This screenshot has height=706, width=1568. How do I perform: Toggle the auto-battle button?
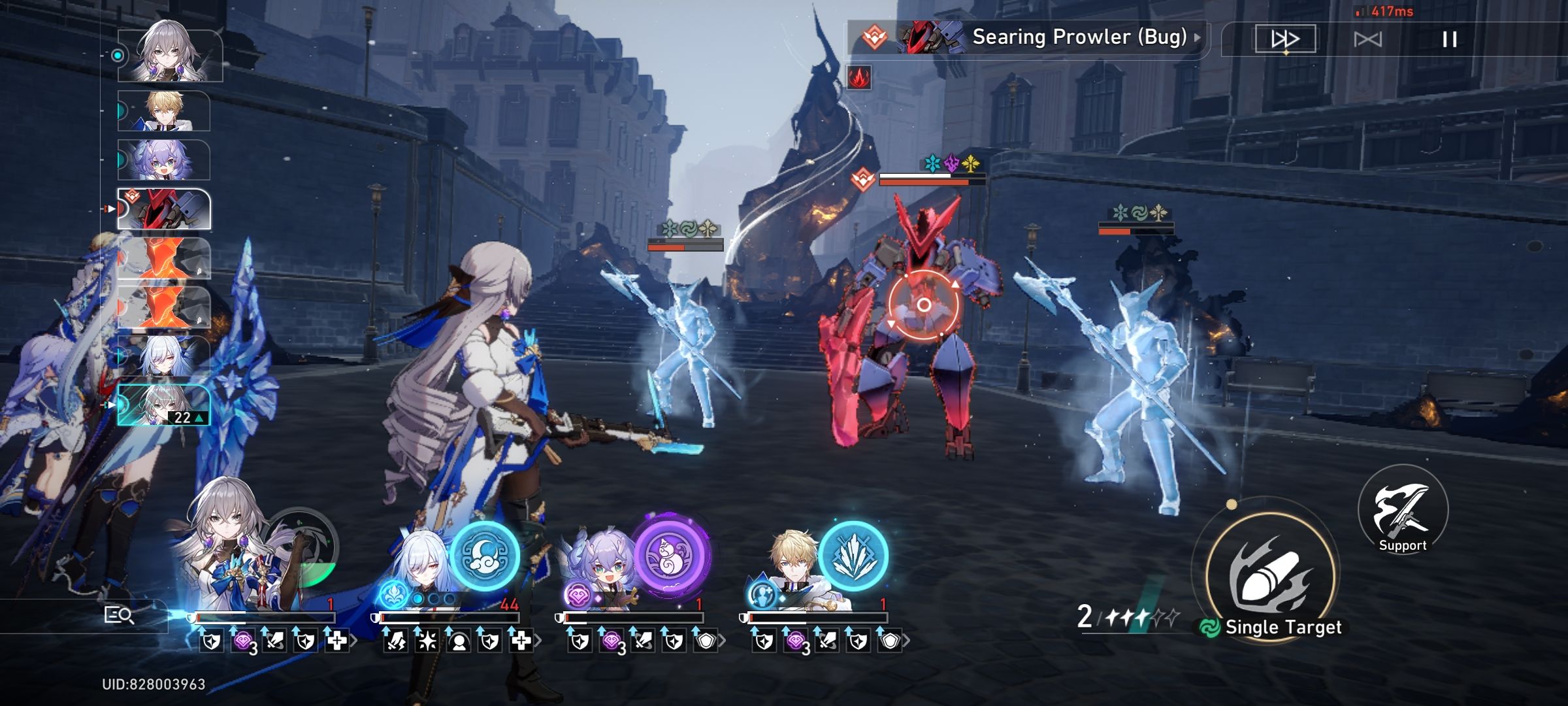coord(1367,40)
